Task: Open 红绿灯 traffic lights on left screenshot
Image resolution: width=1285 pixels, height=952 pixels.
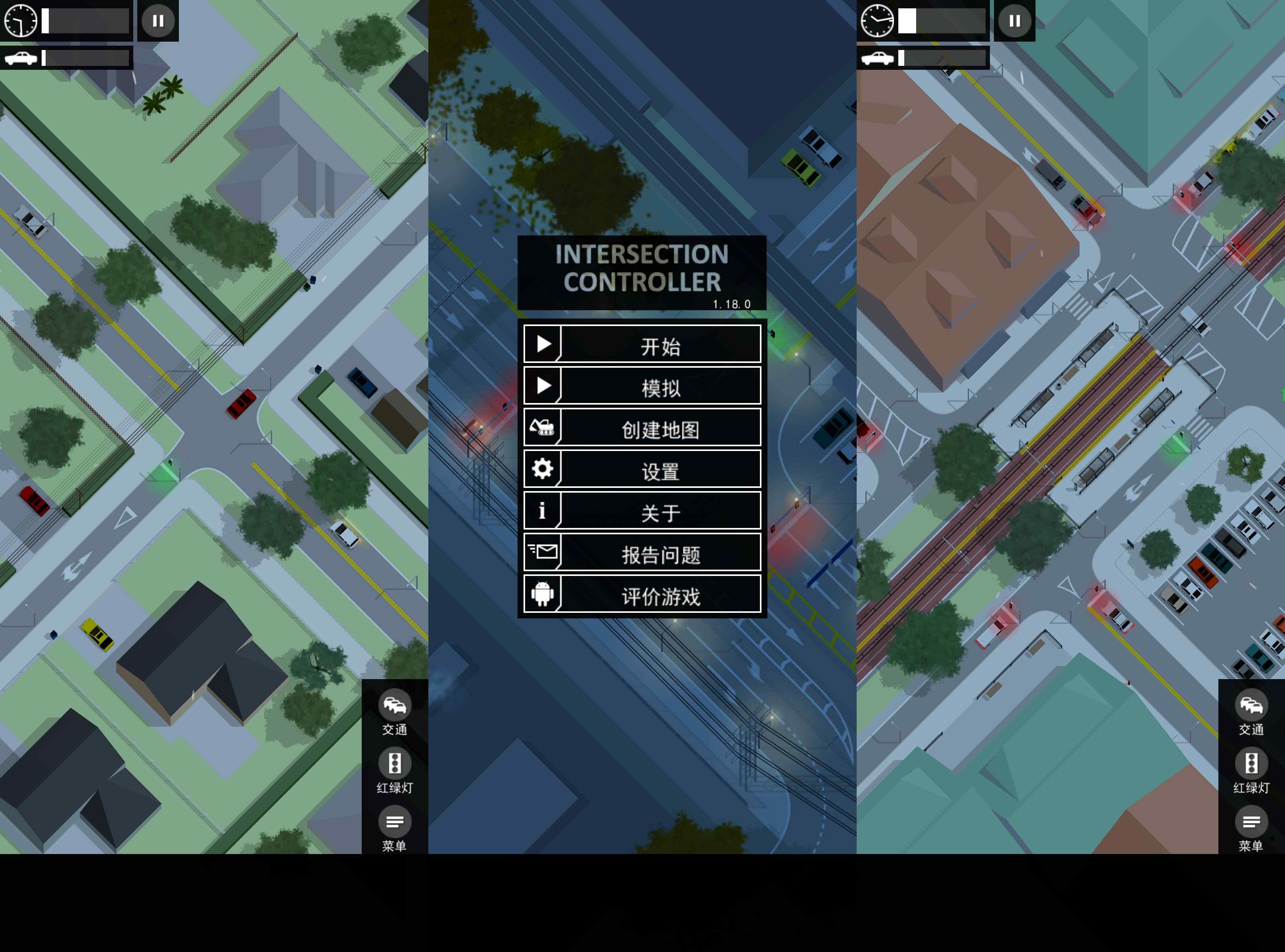Action: click(x=395, y=770)
